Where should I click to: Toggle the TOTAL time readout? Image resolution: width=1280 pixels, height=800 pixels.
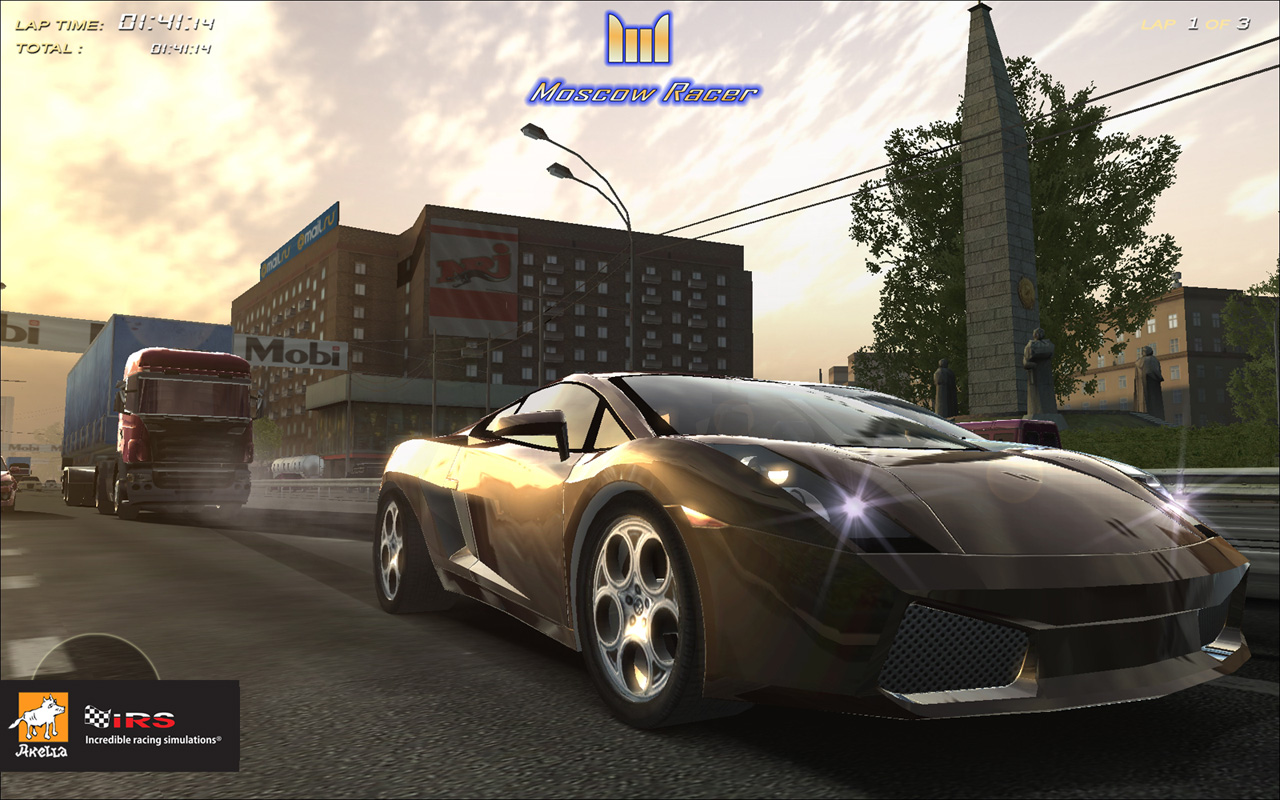click(50, 45)
